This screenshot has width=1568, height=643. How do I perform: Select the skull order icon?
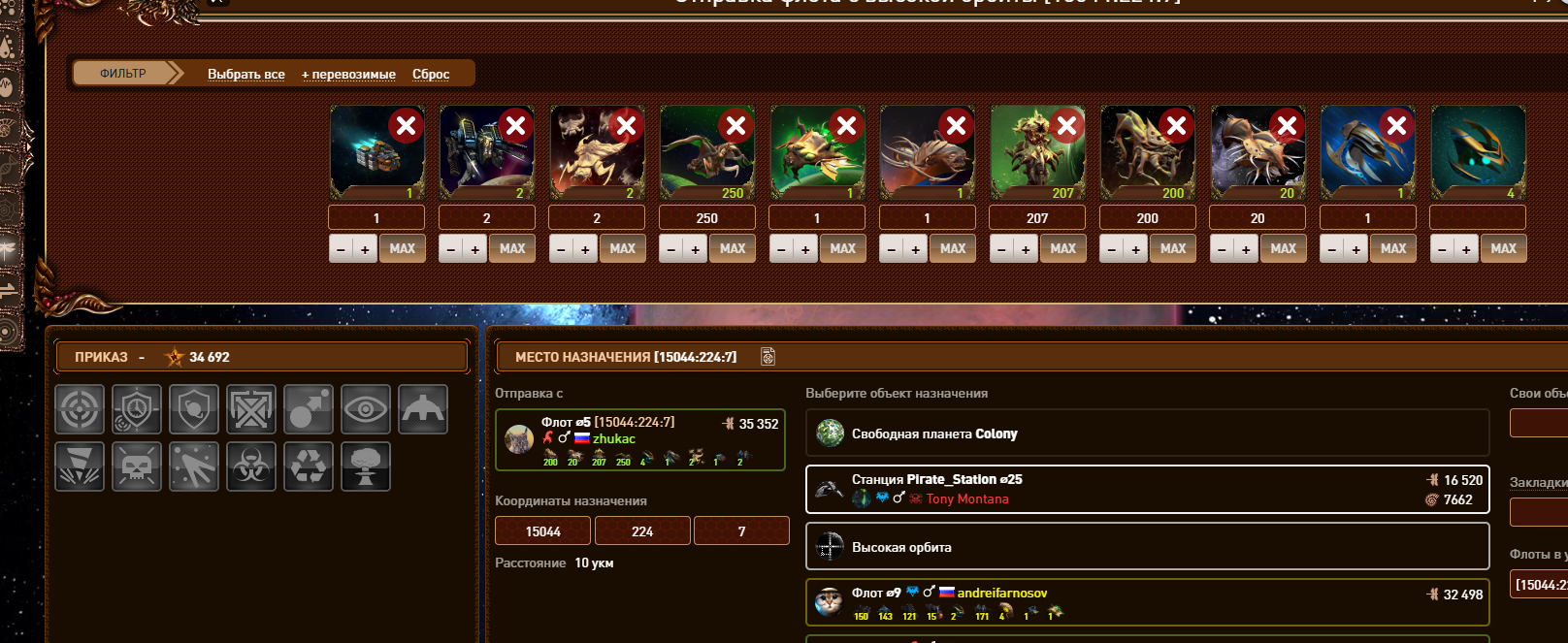(x=137, y=466)
